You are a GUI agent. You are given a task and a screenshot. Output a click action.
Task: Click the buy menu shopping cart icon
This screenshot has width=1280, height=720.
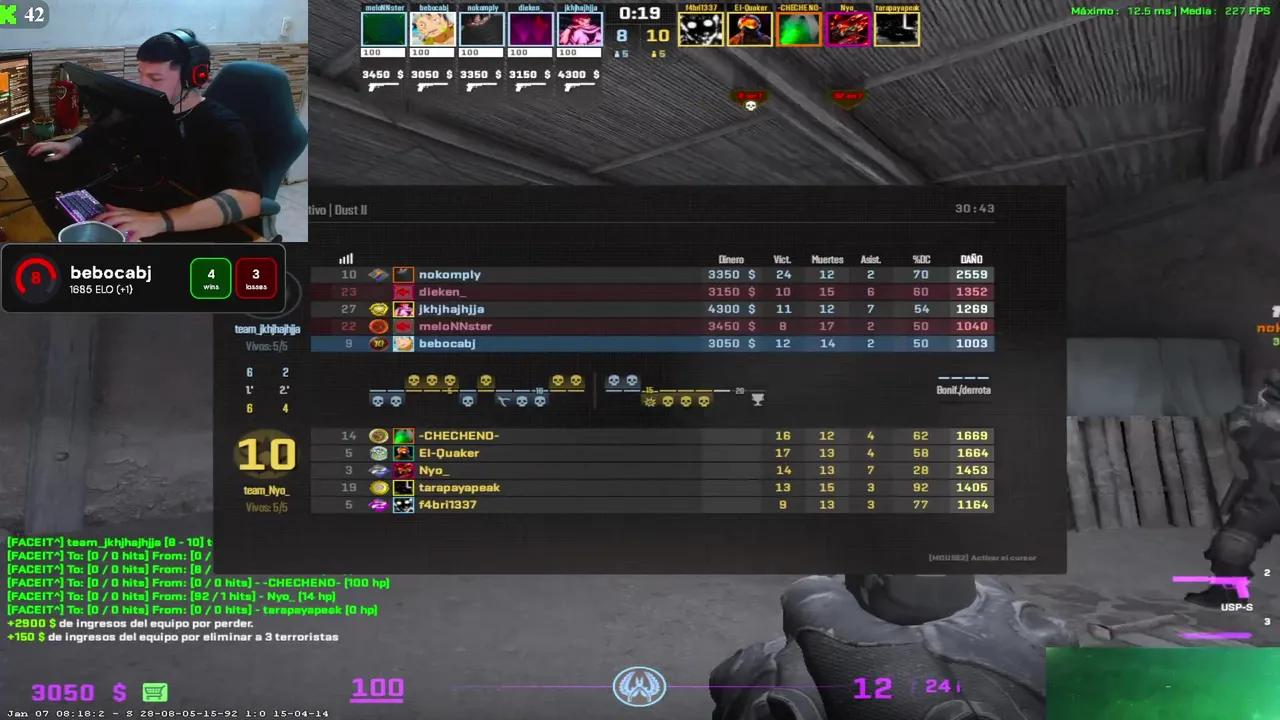154,691
